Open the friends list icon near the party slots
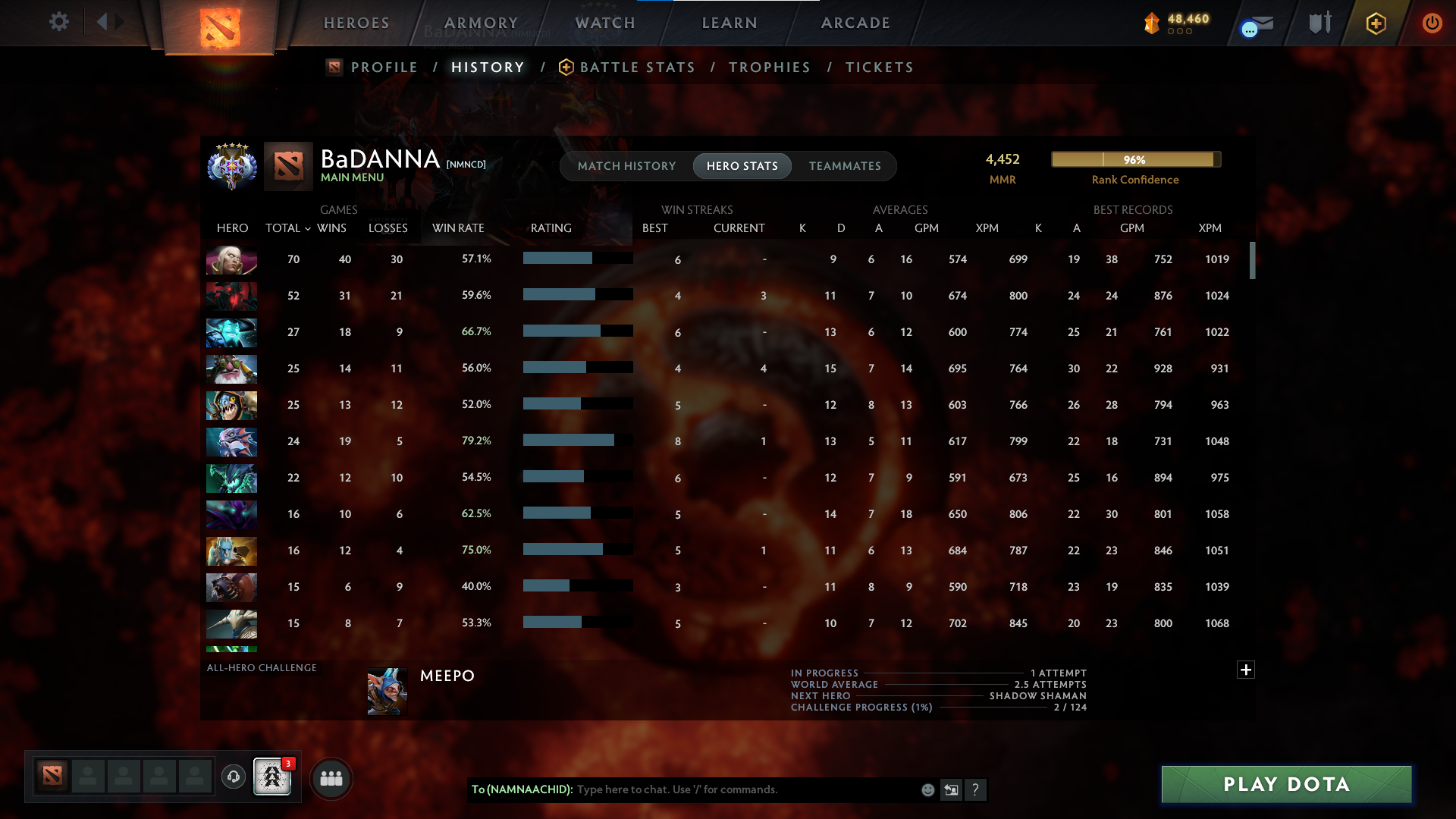The image size is (1456, 819). [x=331, y=778]
